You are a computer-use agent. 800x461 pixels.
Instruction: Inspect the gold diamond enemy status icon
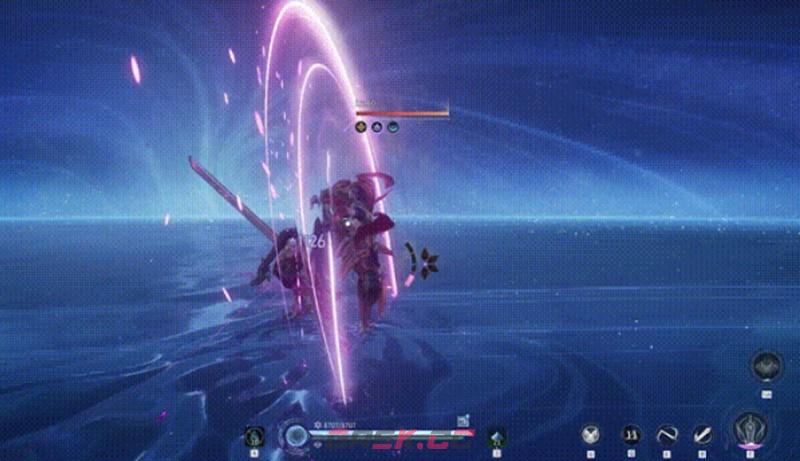pos(361,127)
